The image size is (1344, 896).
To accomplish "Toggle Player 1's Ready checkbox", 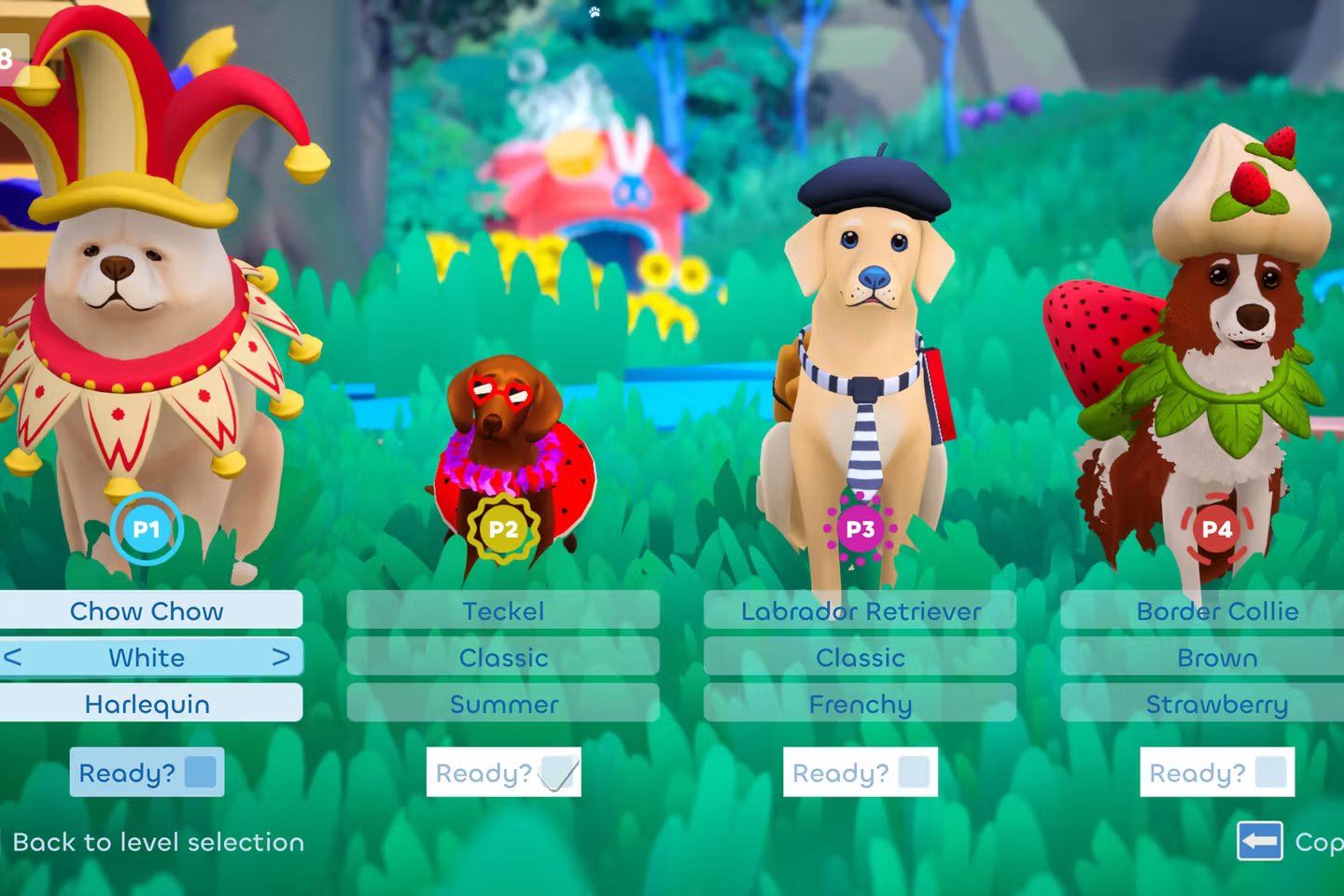I will (x=200, y=772).
